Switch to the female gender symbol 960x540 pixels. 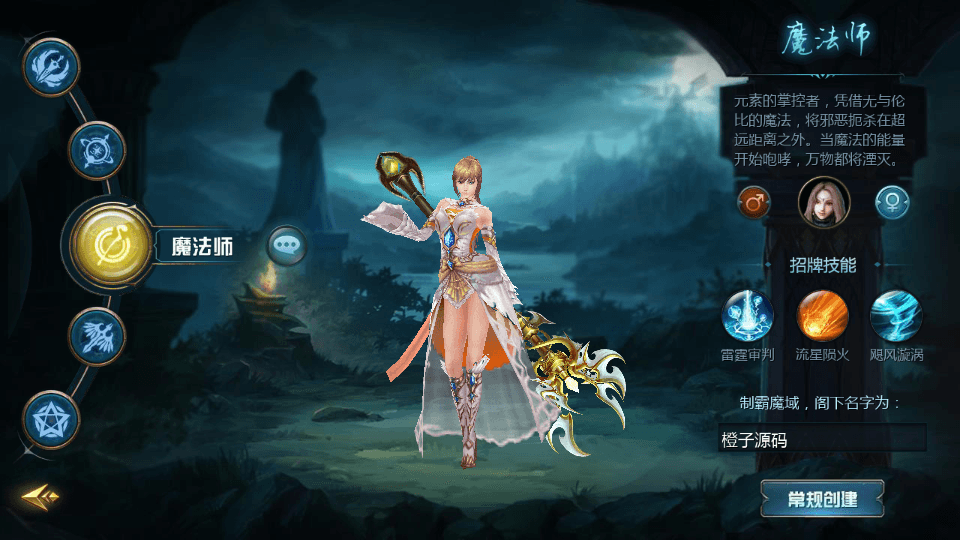tap(892, 202)
